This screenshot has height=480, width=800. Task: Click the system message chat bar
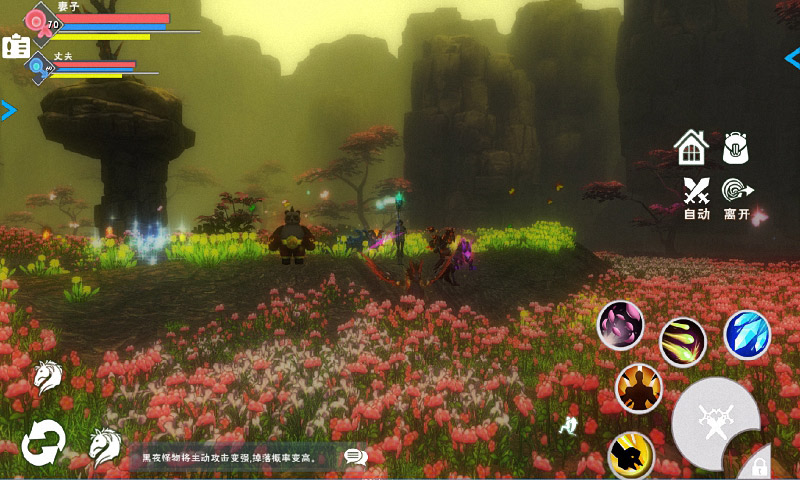point(230,458)
